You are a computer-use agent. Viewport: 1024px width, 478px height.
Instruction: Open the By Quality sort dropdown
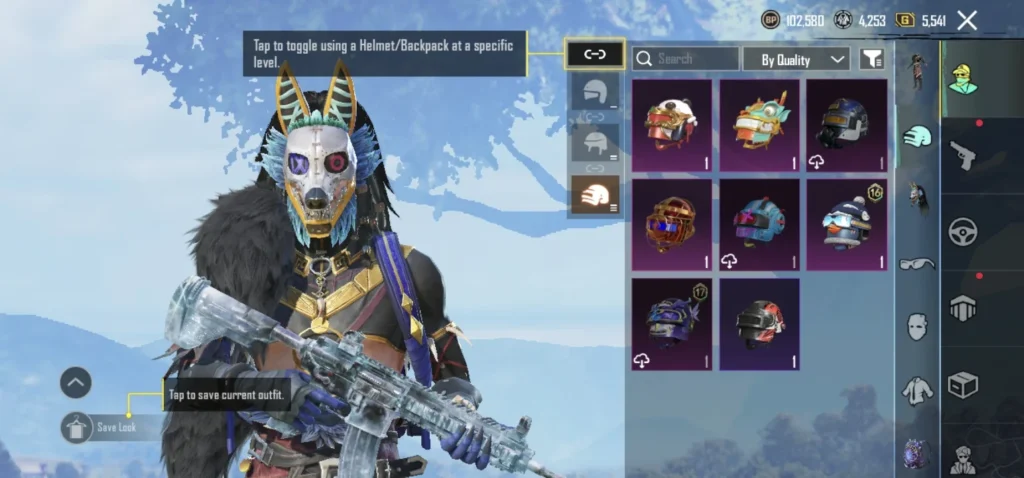[796, 59]
